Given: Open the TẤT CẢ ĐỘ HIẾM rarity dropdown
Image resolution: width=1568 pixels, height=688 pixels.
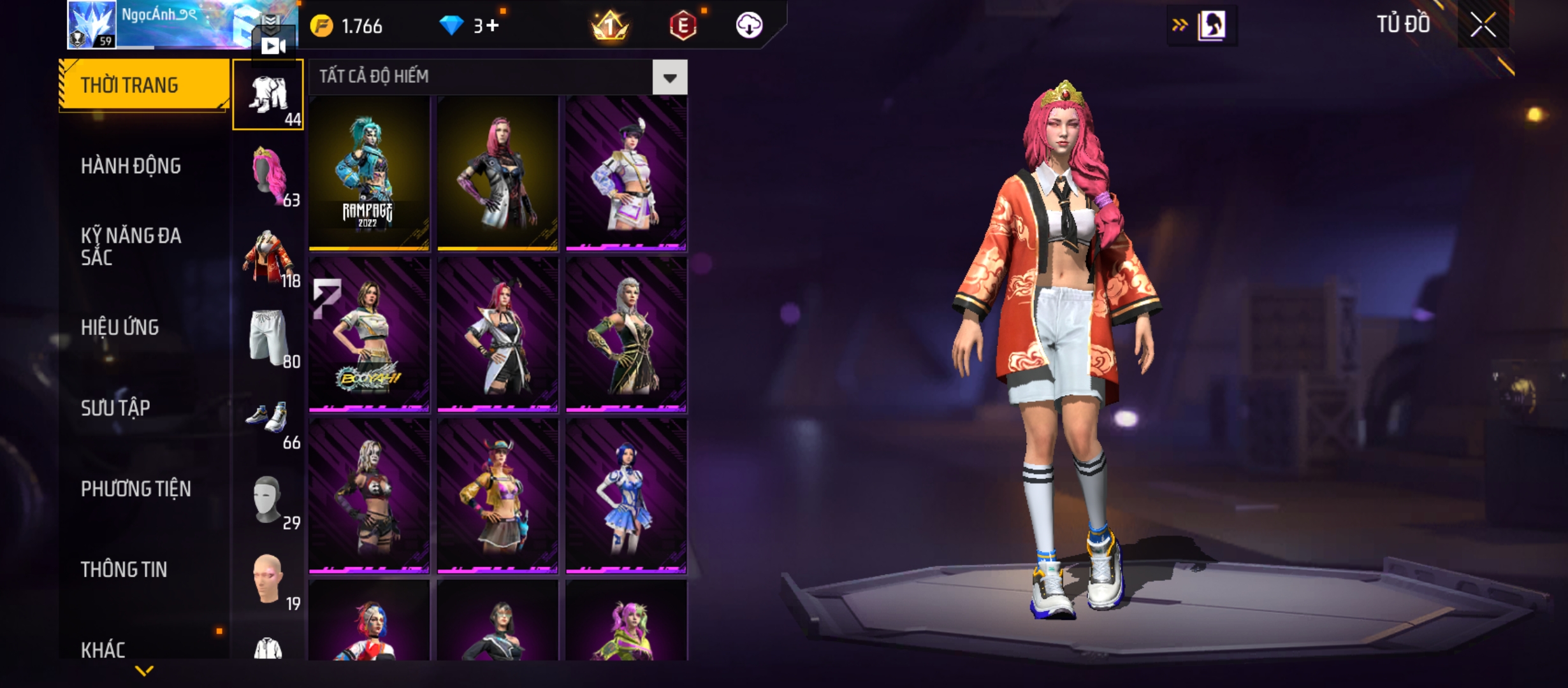Looking at the screenshot, I should coord(669,78).
